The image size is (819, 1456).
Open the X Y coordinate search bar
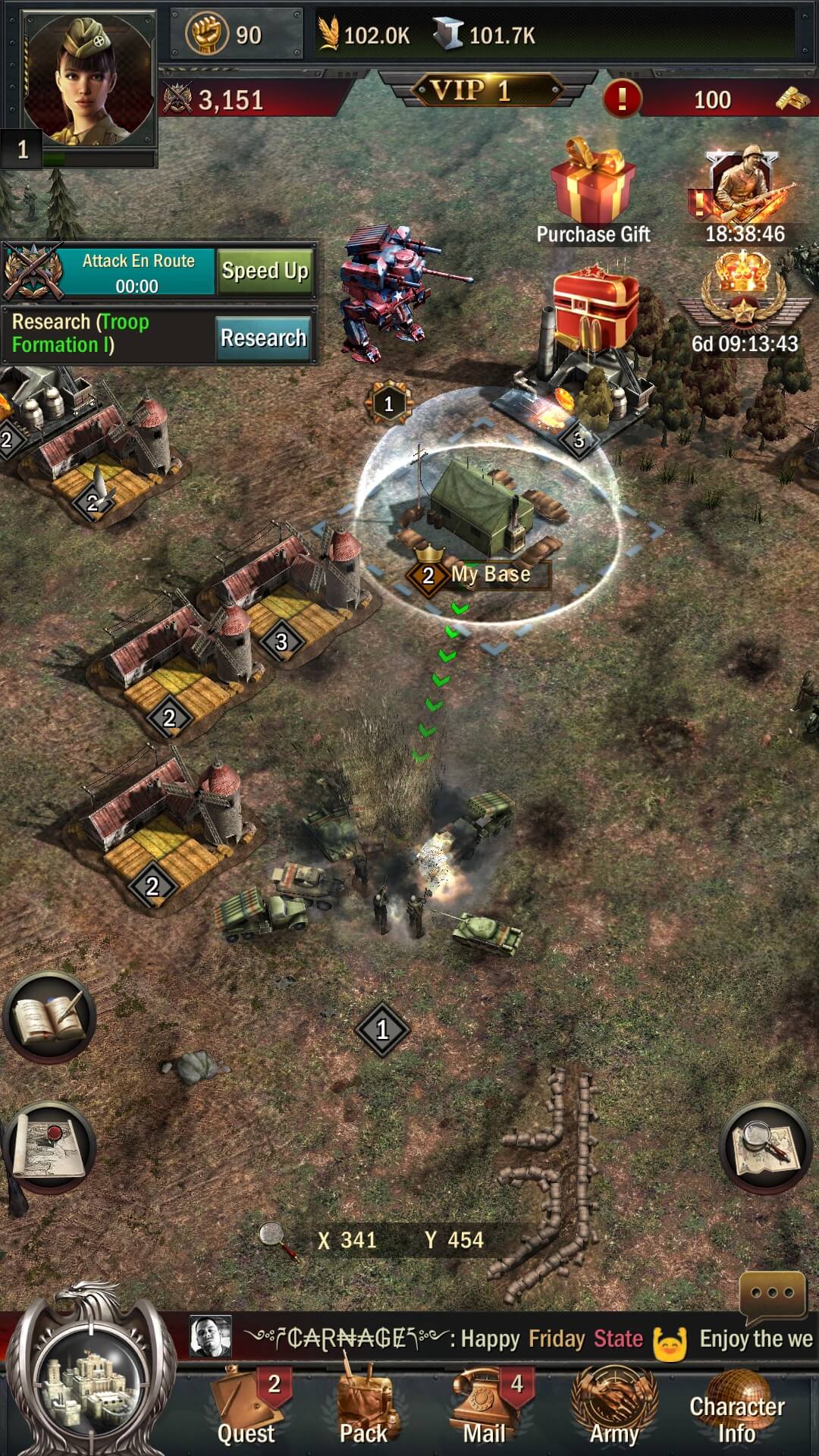(400, 1240)
